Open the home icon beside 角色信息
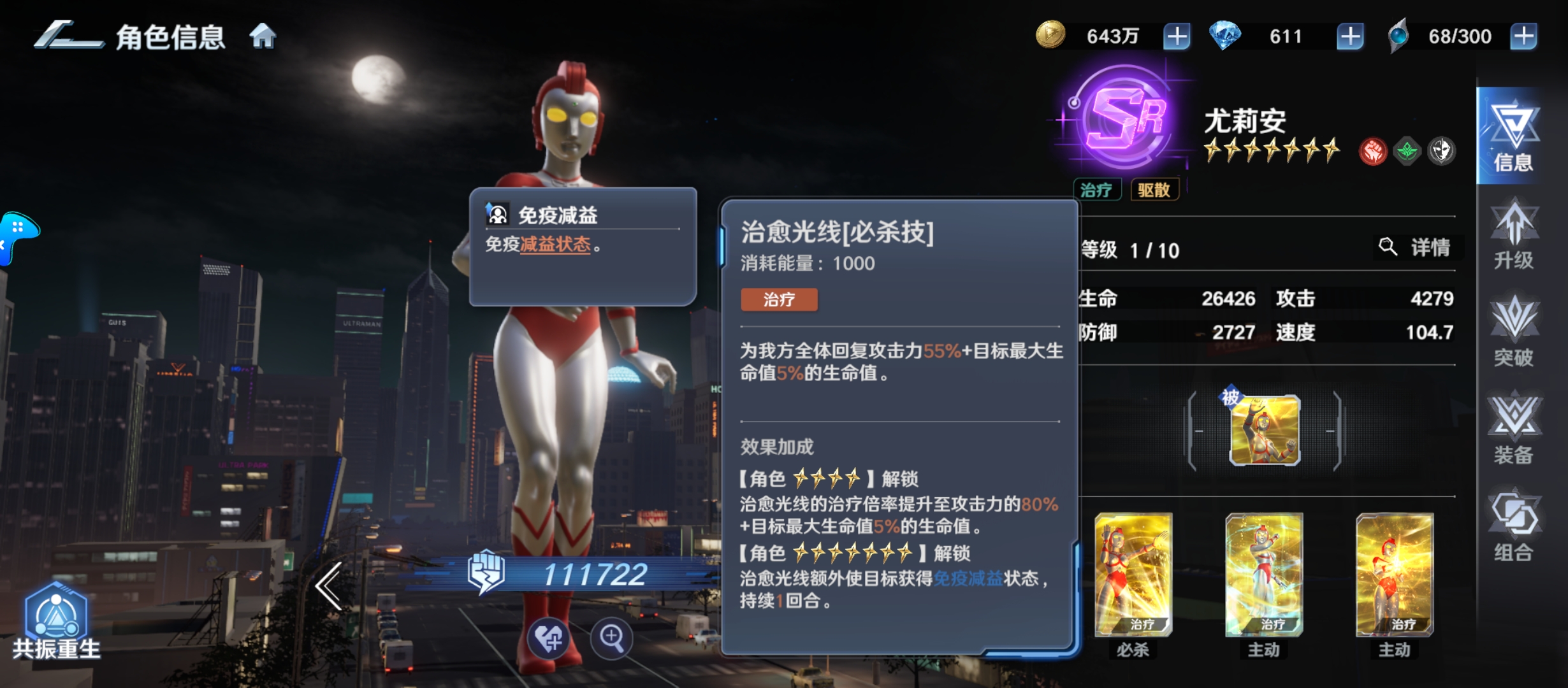Screen dimensions: 1568x688 tap(263, 36)
